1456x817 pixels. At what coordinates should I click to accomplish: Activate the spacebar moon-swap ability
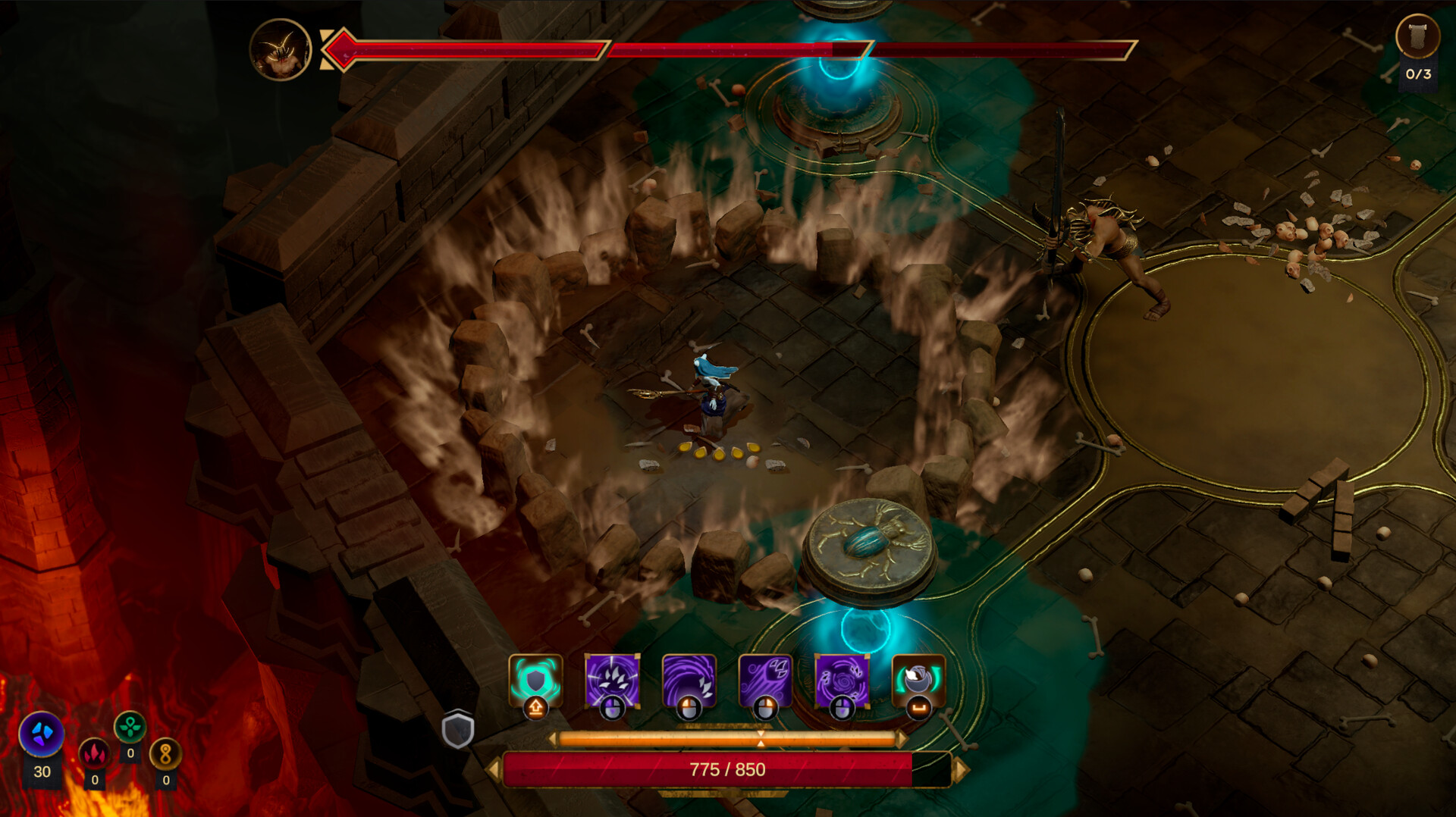919,680
